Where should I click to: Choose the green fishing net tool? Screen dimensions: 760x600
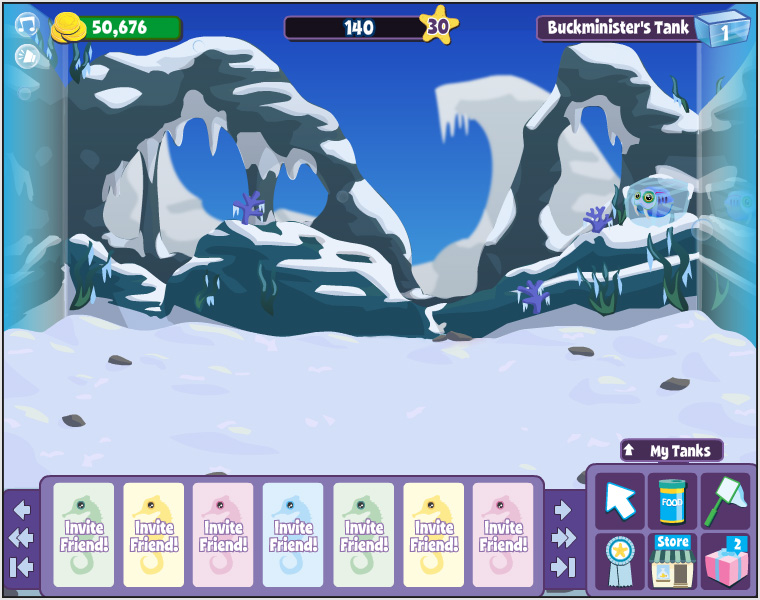pos(725,500)
